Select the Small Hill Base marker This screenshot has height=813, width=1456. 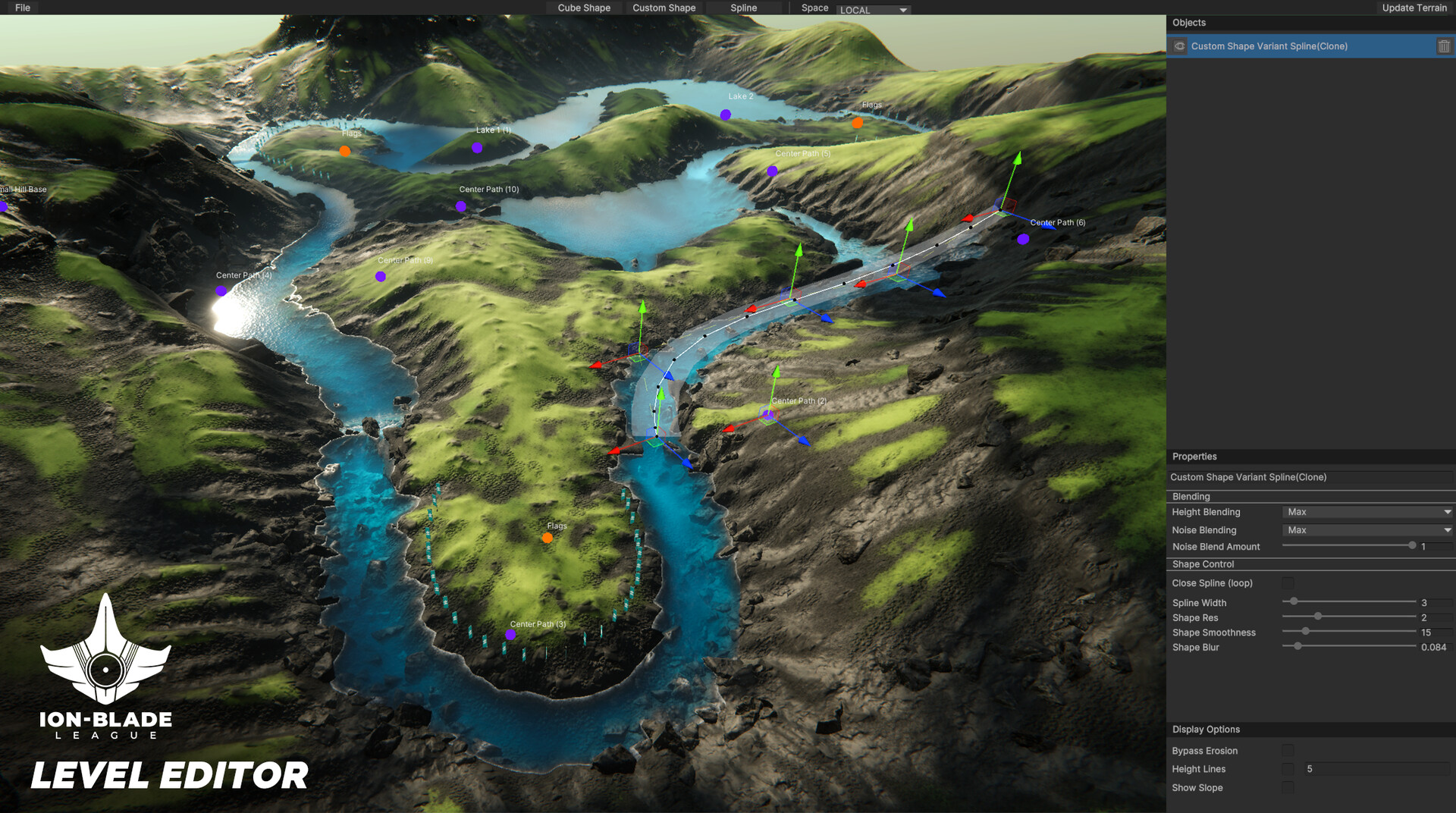3,206
